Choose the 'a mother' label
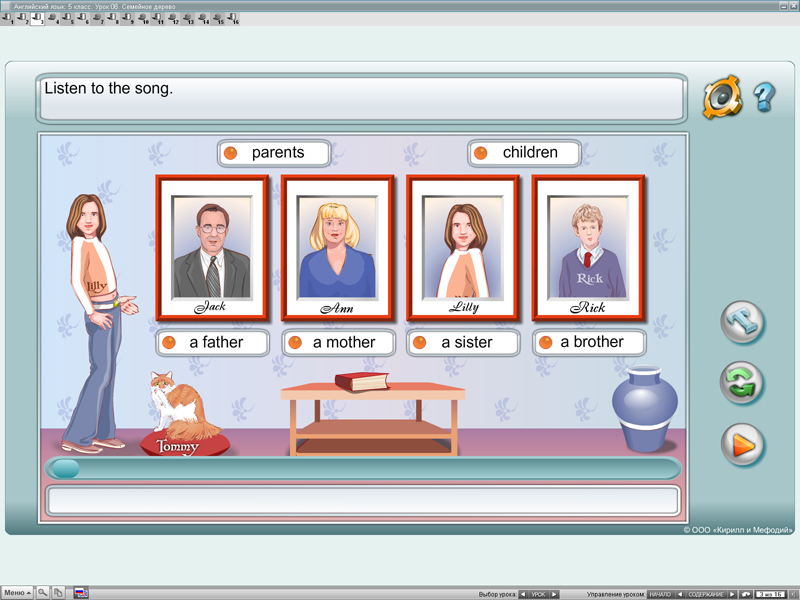Viewport: 800px width, 600px height. 339,342
